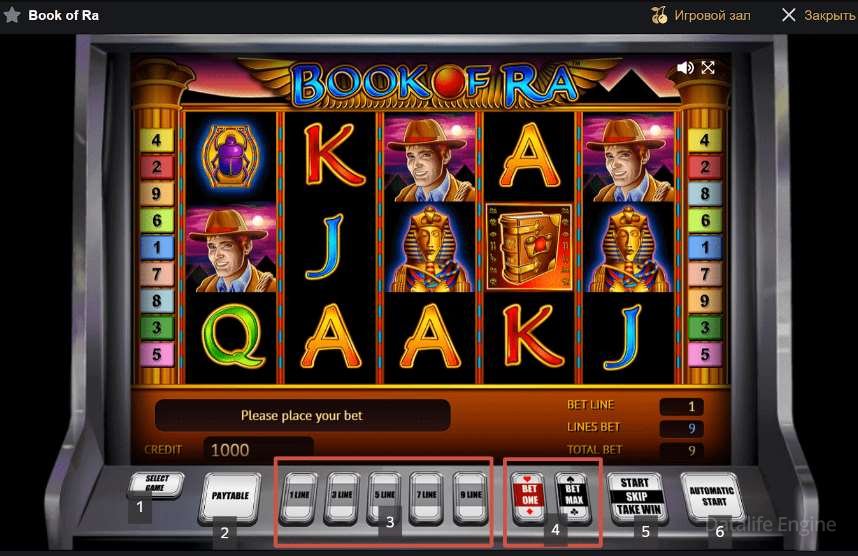Enable Automatic Start
Image resolution: width=858 pixels, height=556 pixels.
pos(711,494)
